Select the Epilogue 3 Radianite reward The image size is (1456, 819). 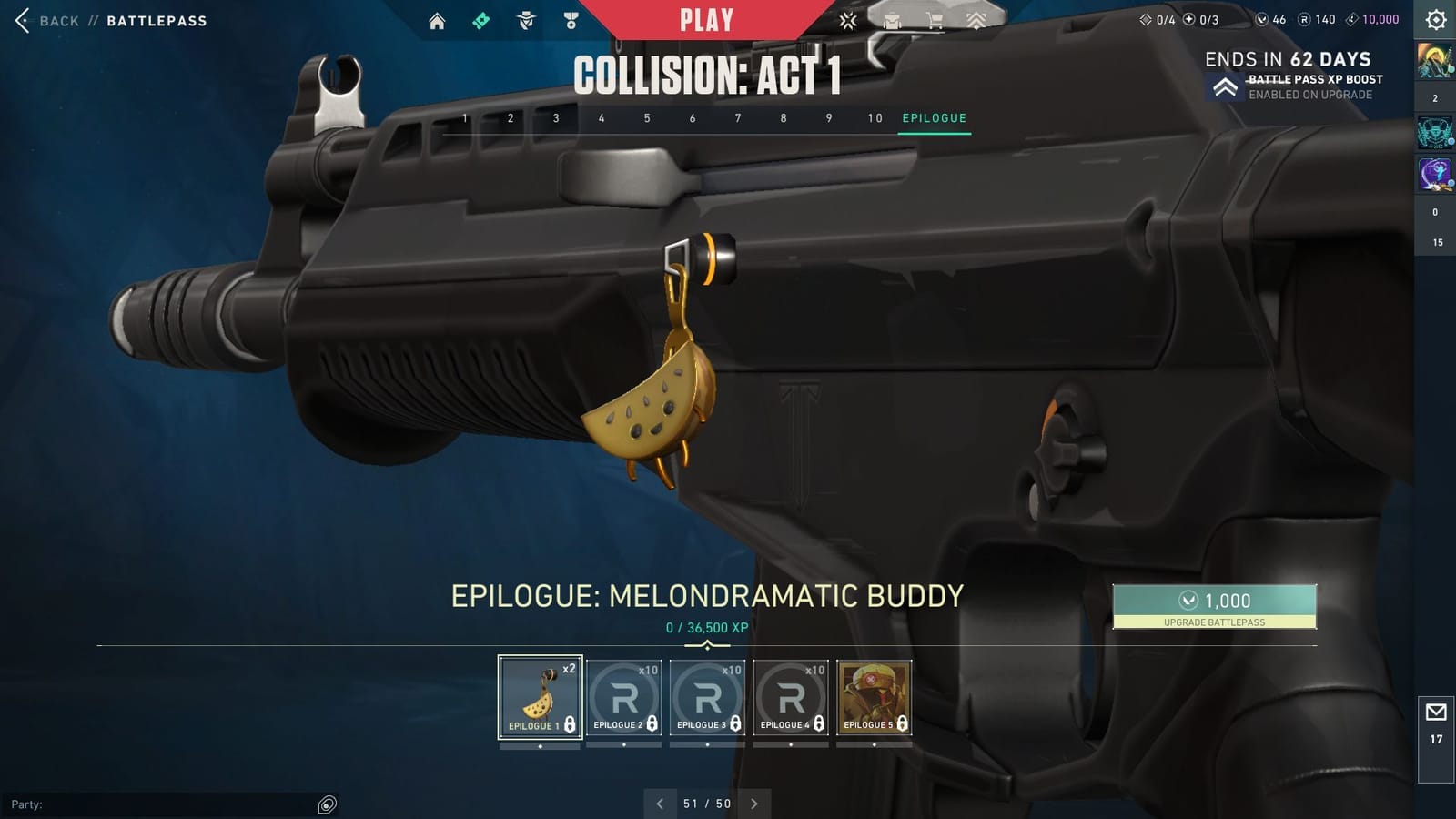[x=706, y=696]
